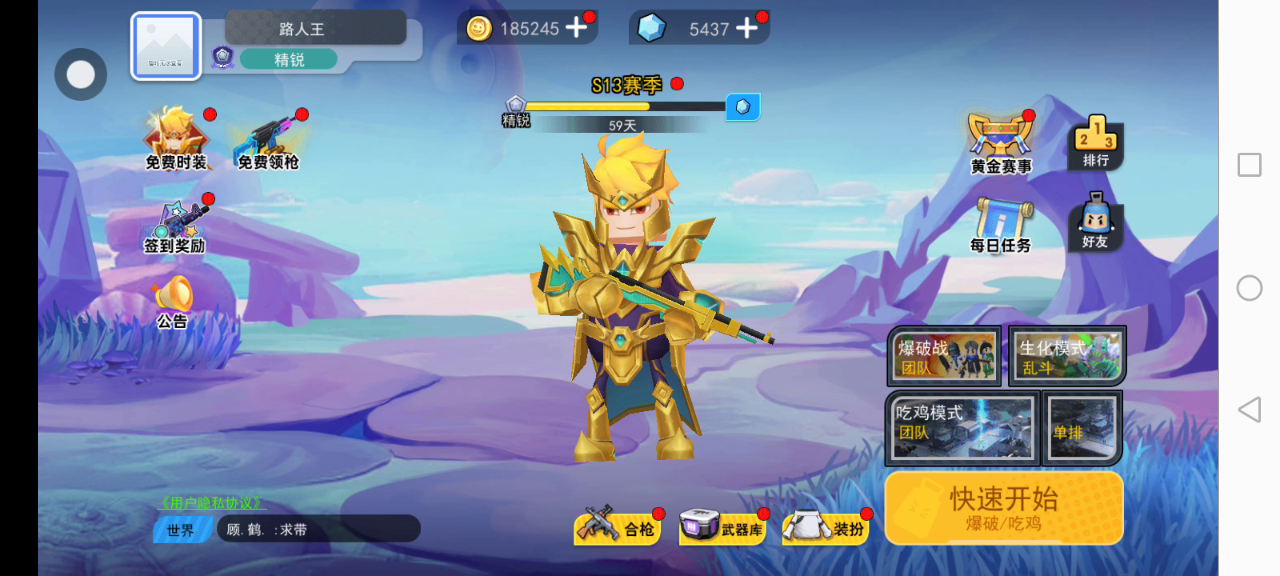1280x576 pixels.
Task: Open the 装扮 outfit menu
Action: pyautogui.click(x=826, y=528)
